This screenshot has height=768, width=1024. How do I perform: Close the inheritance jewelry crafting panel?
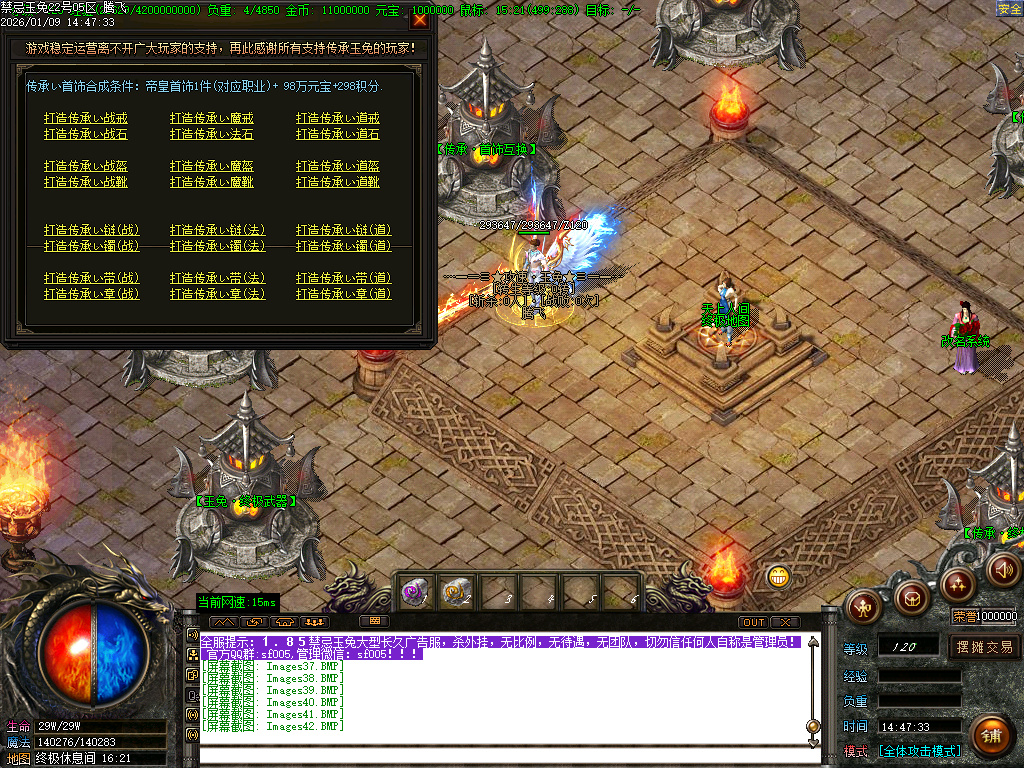(420, 19)
